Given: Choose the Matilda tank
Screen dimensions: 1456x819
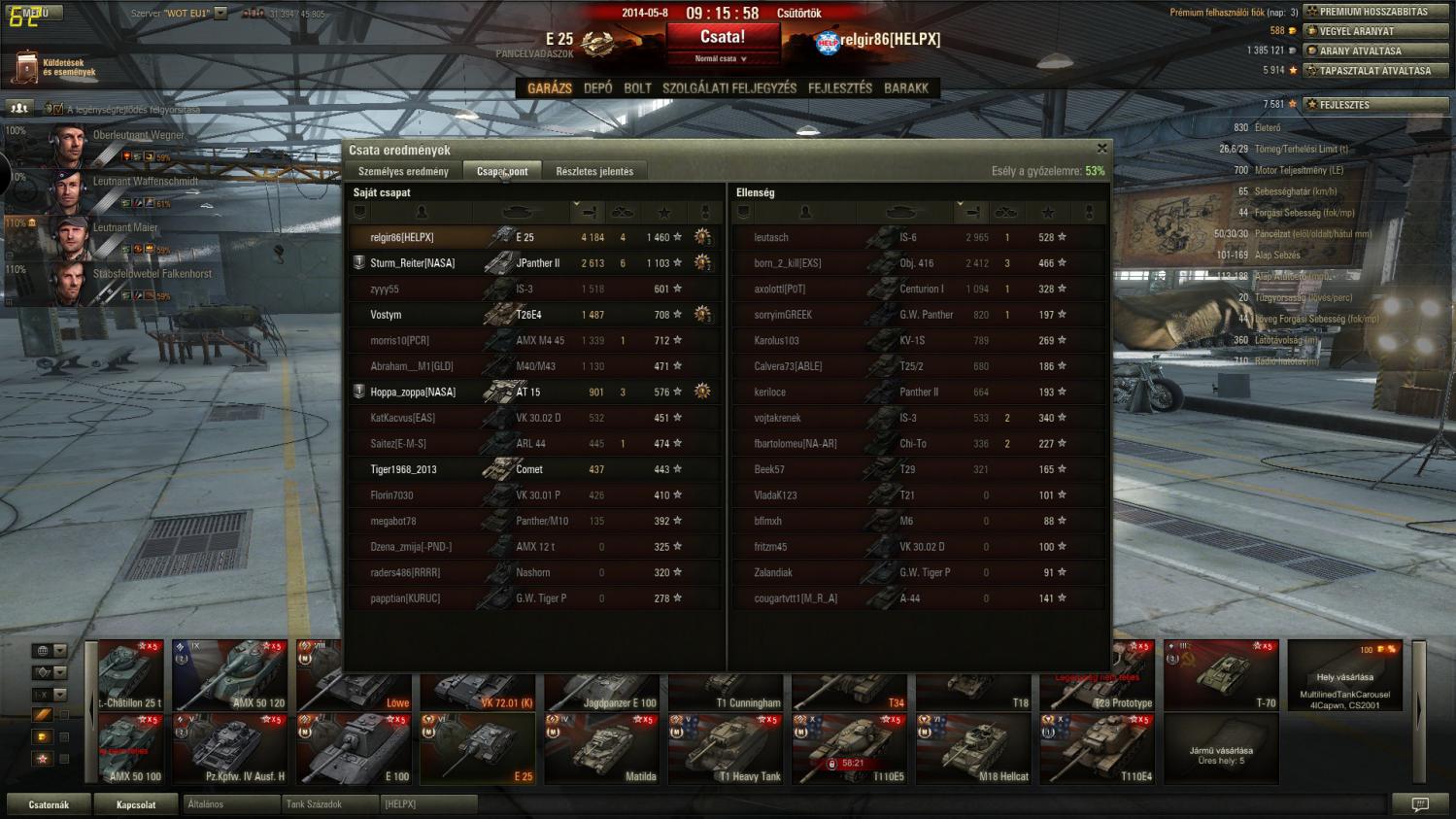Looking at the screenshot, I should tap(601, 749).
